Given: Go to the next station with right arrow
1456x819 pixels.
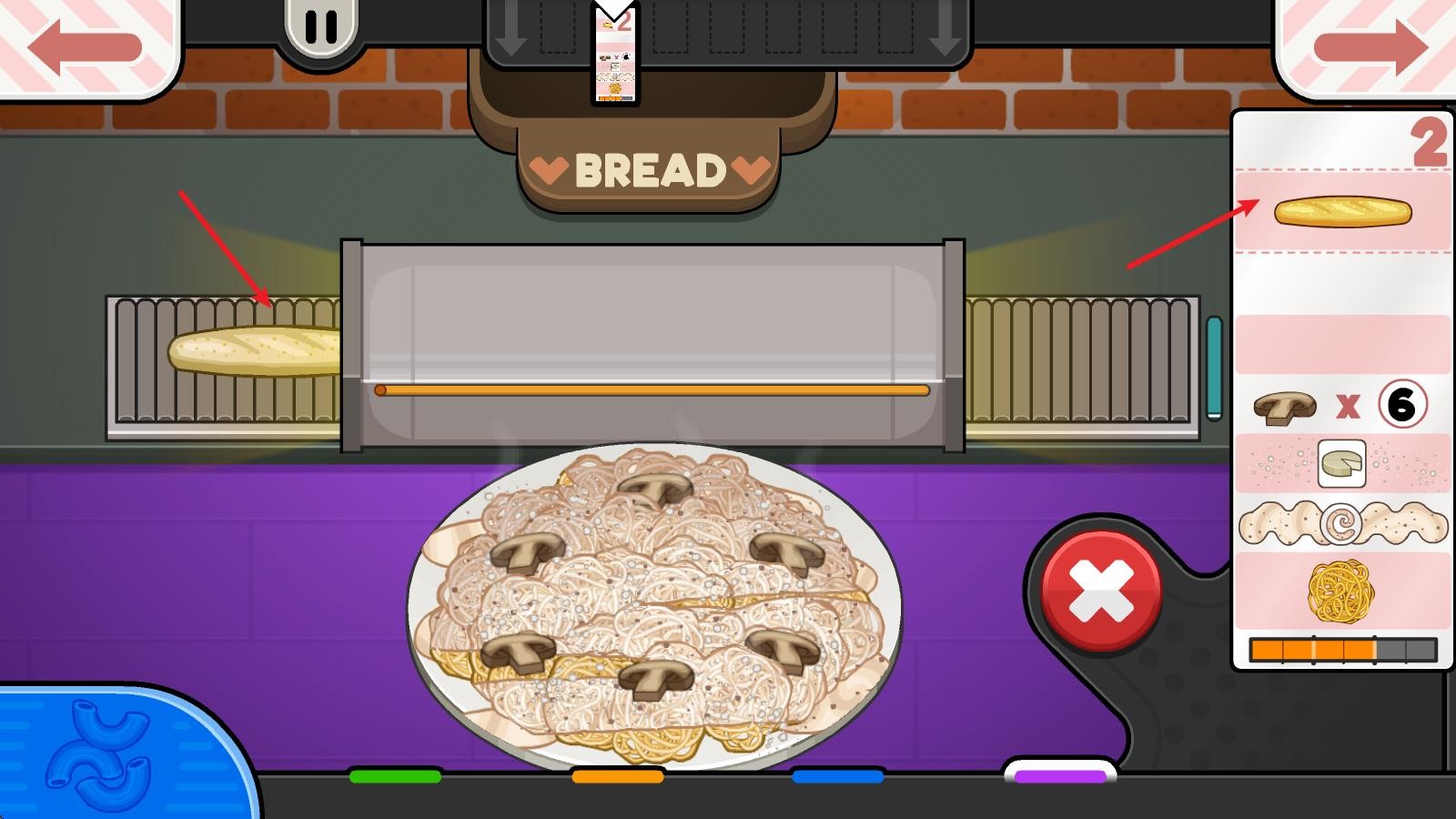Looking at the screenshot, I should click(x=1370, y=45).
